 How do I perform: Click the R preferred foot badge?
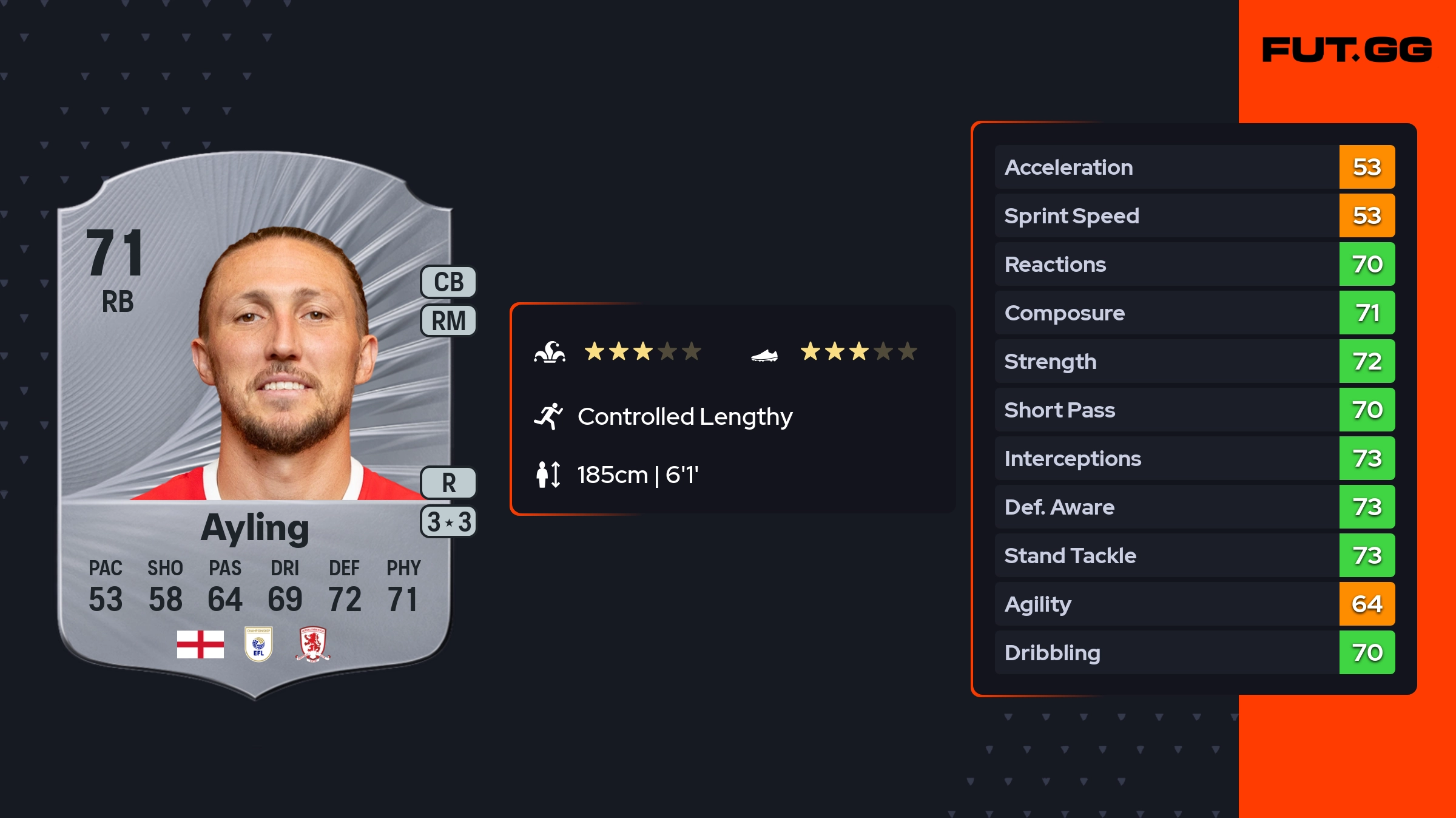[448, 483]
